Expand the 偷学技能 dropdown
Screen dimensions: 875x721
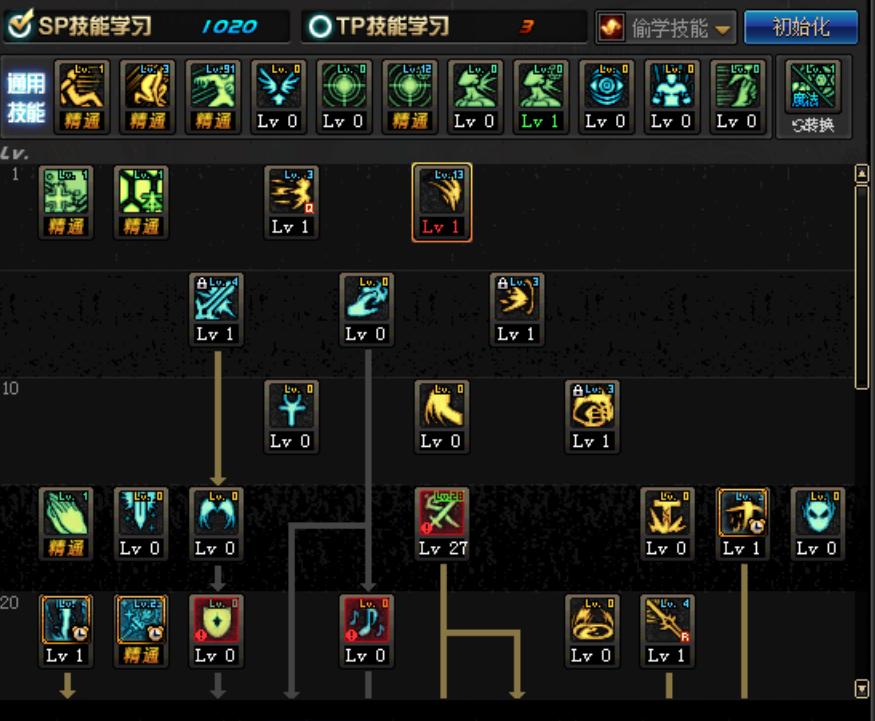(667, 28)
